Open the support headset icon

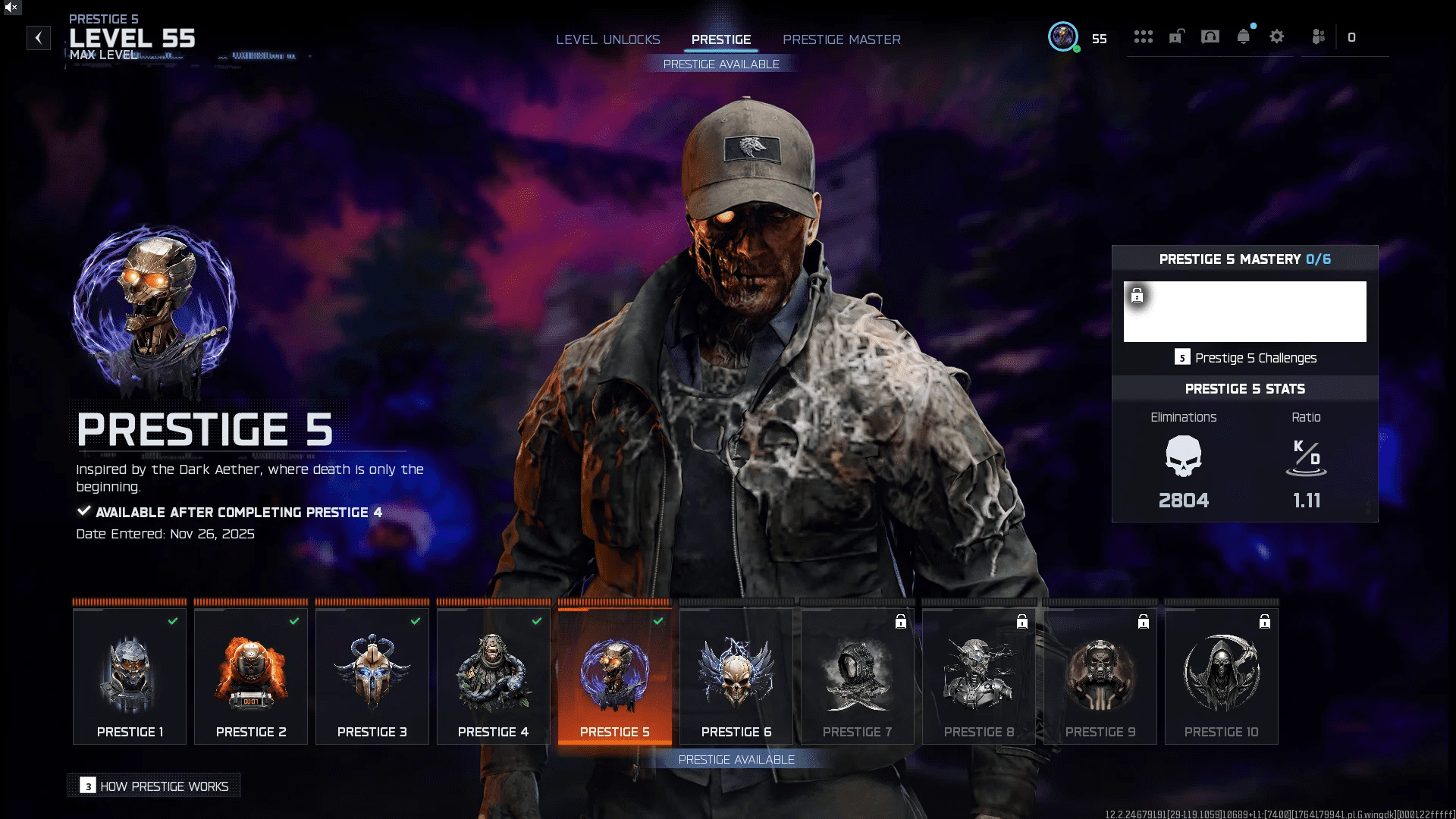[x=1210, y=36]
